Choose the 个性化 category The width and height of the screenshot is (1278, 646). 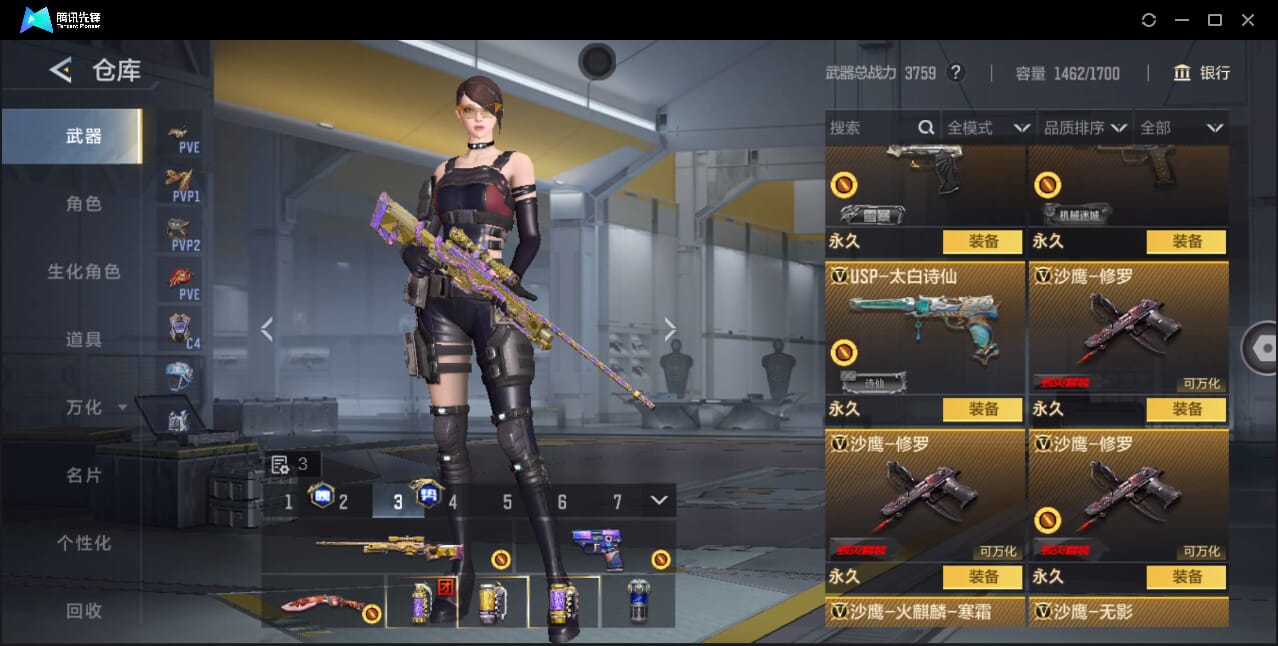tap(84, 544)
